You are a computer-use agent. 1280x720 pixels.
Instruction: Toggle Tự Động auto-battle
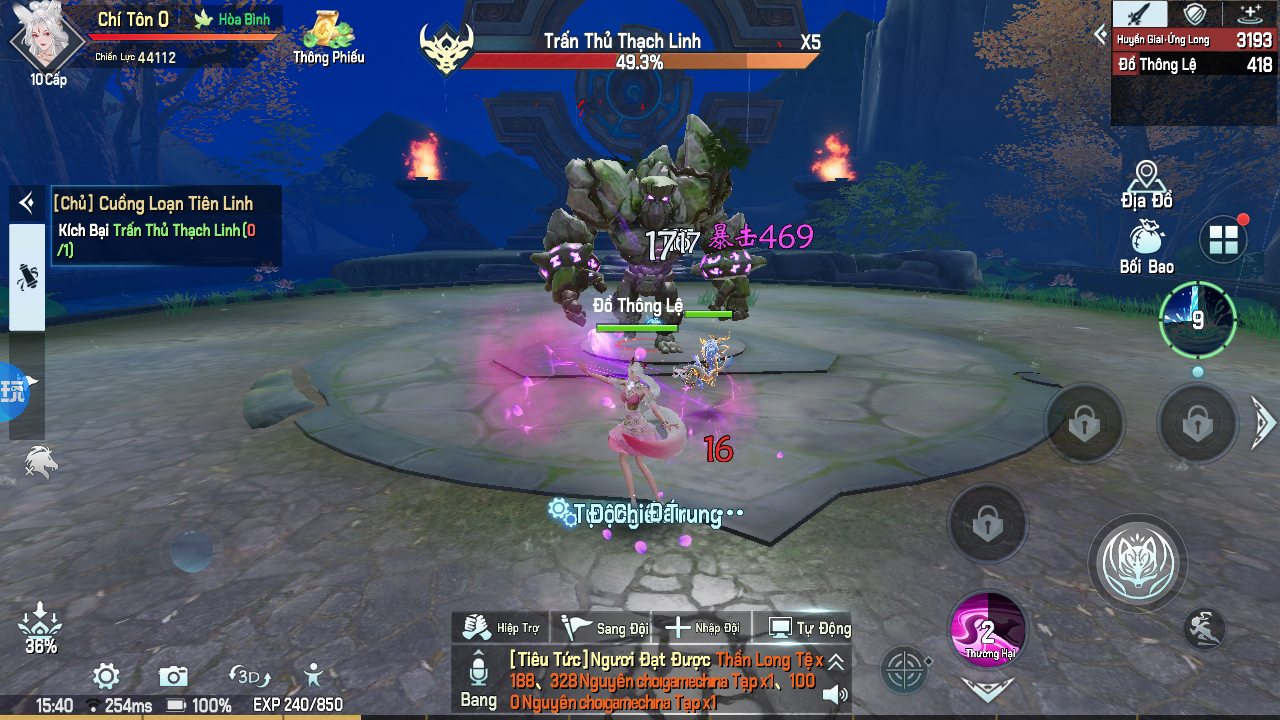[808, 628]
